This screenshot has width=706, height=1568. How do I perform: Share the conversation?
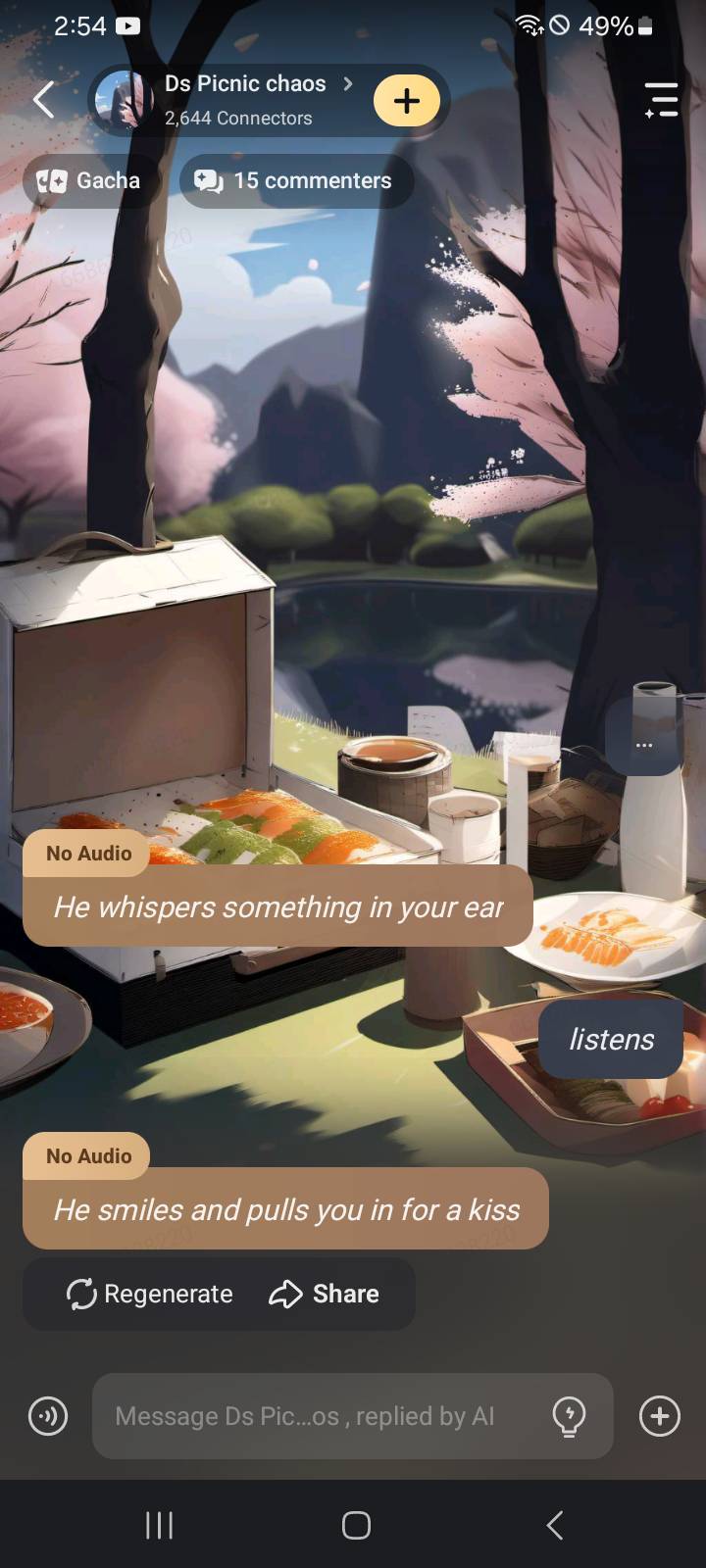pos(325,1294)
